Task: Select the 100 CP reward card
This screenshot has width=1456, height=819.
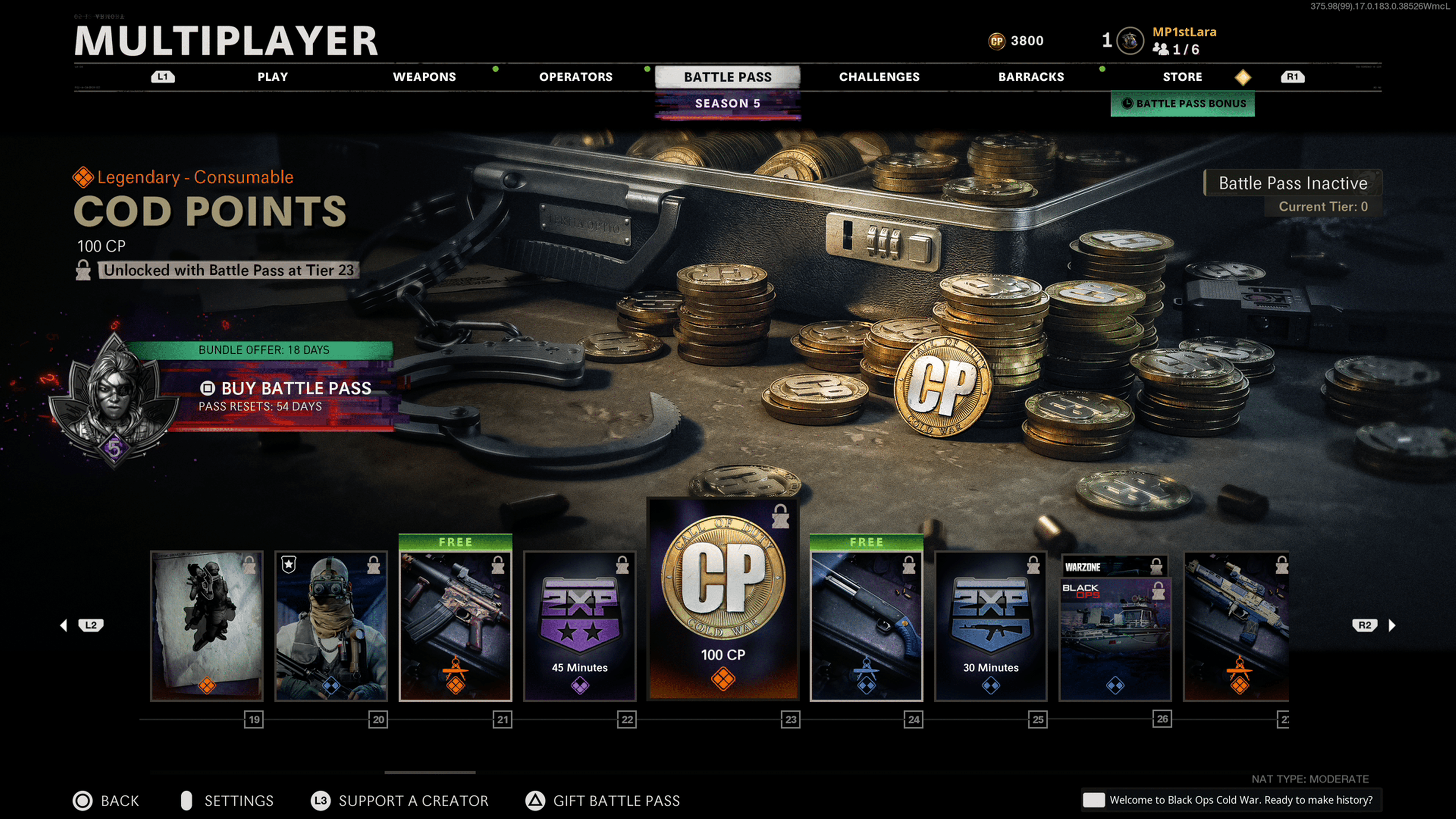Action: 723,599
